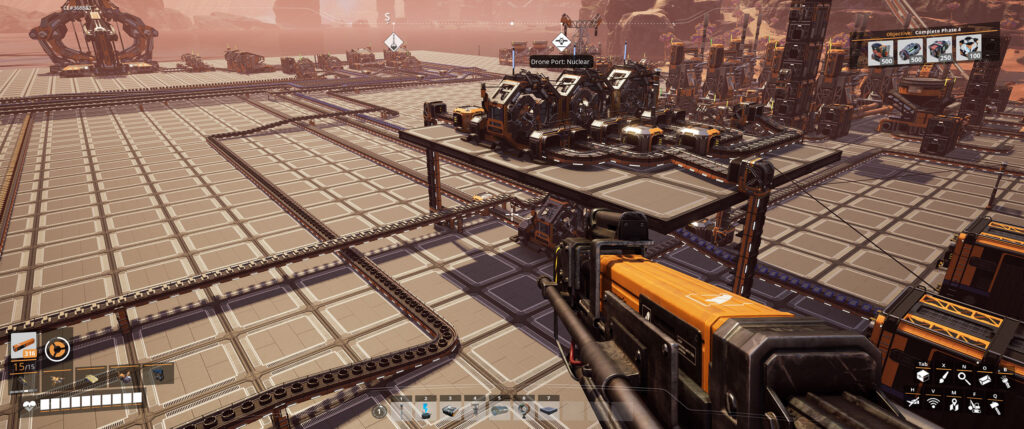Select the orange rebar ammo slot
1024x429 pixels.
click(24, 347)
